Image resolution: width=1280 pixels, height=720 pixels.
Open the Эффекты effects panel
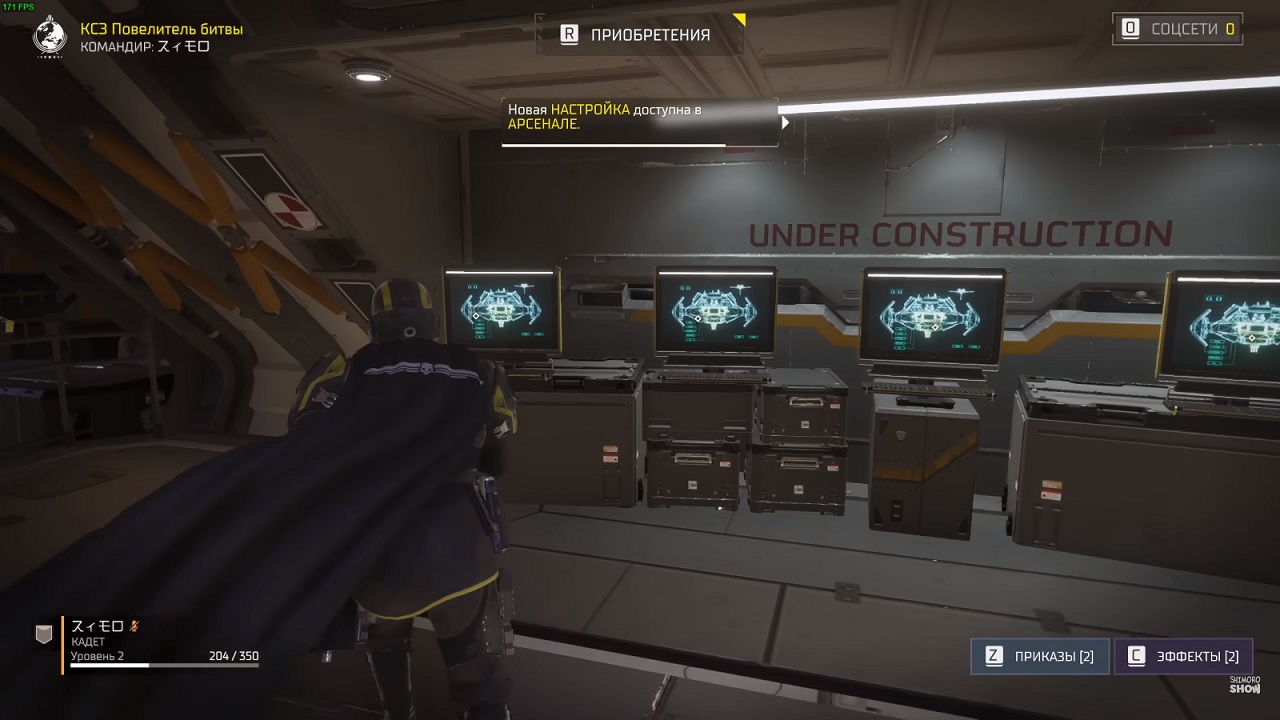(1185, 656)
